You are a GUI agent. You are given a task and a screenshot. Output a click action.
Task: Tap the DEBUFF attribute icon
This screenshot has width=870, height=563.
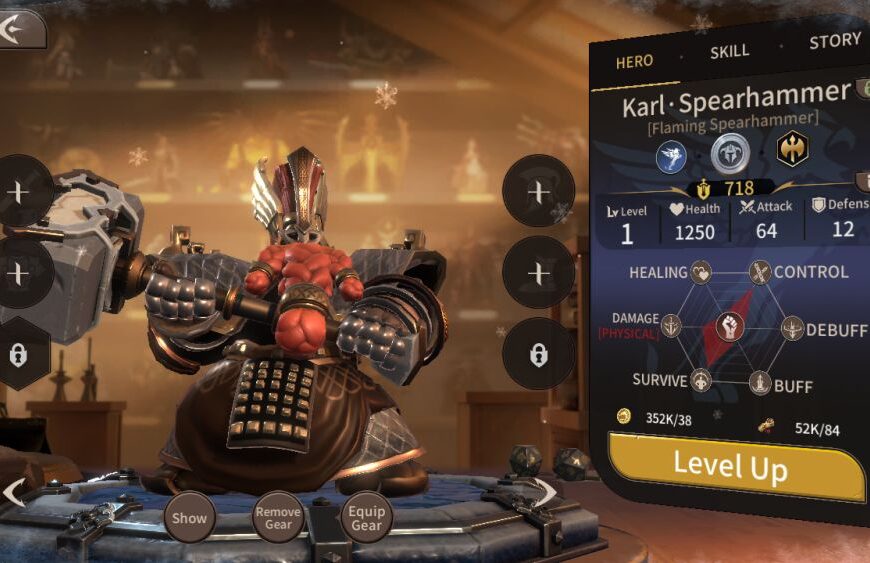coord(792,327)
